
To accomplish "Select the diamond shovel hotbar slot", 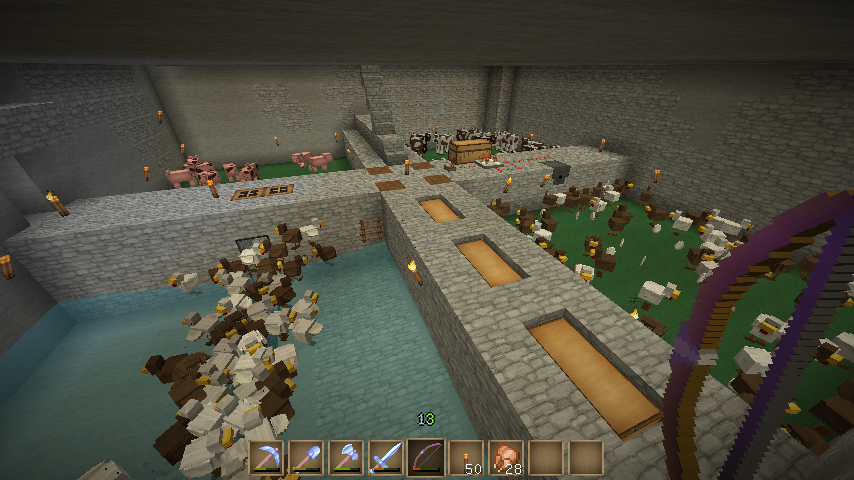I will coord(306,458).
